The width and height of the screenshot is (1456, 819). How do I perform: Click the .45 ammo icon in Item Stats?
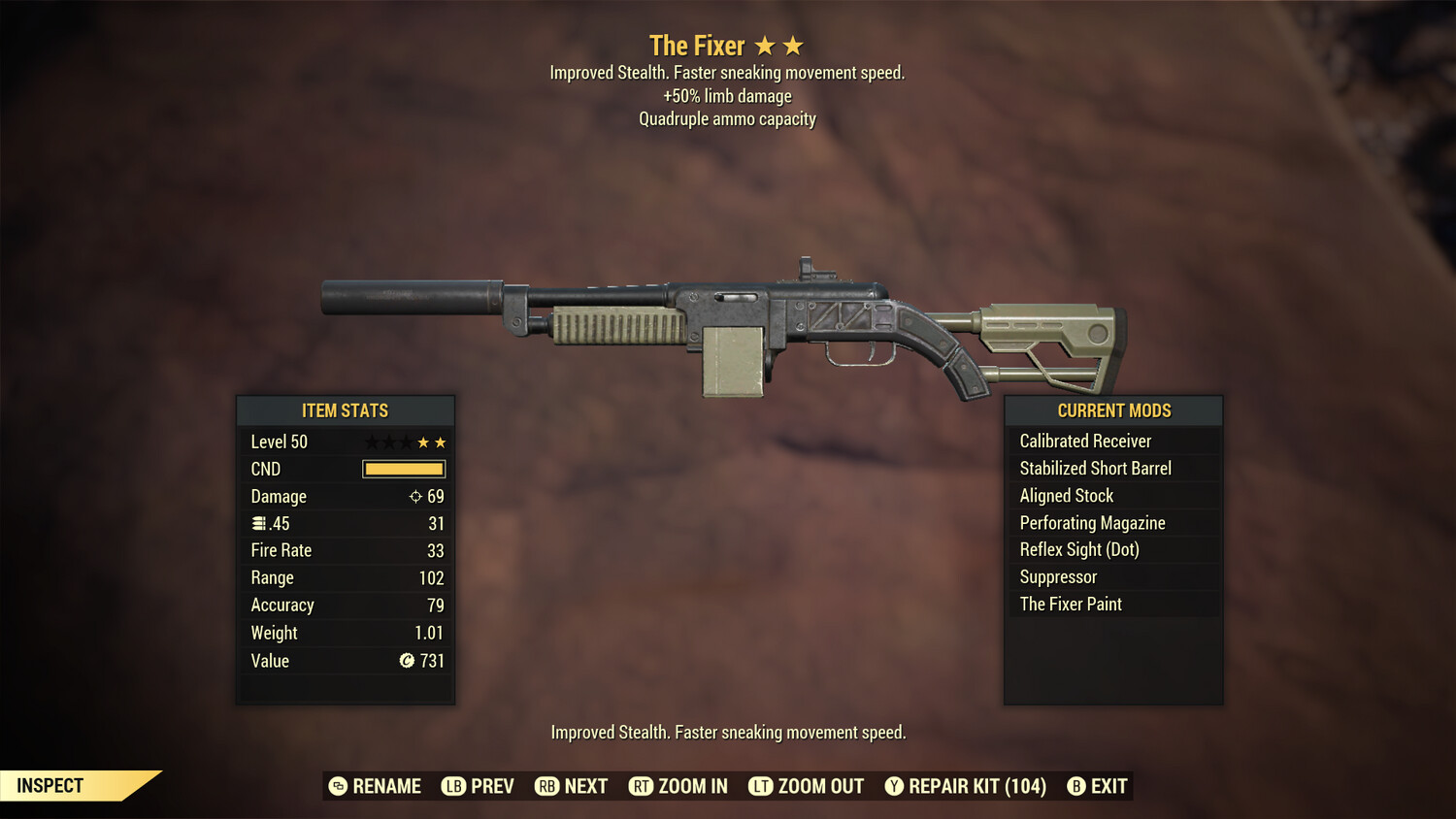coord(258,523)
